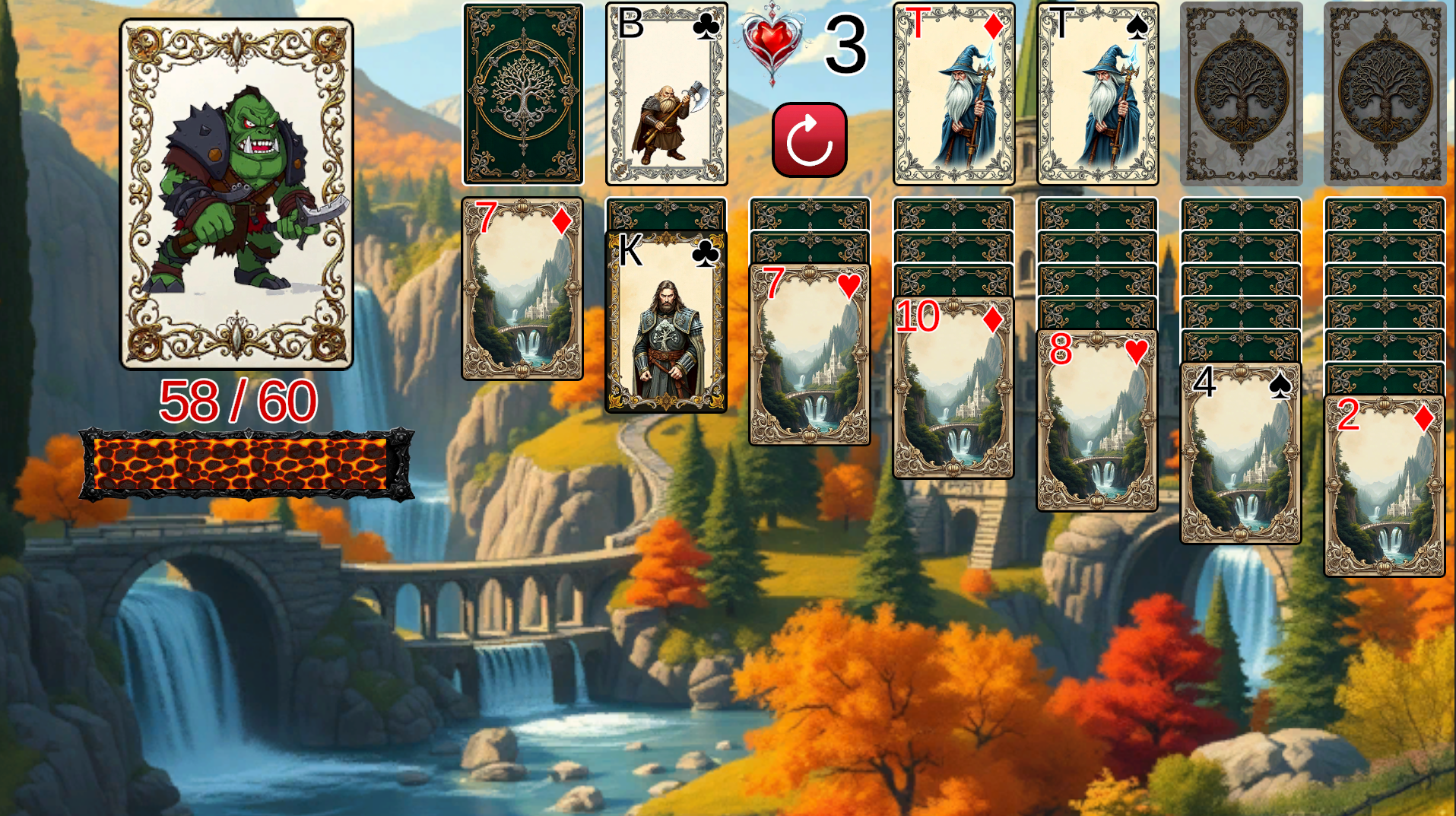Select the first empty gray foundation slot
This screenshot has height=816, width=1456.
1241,91
